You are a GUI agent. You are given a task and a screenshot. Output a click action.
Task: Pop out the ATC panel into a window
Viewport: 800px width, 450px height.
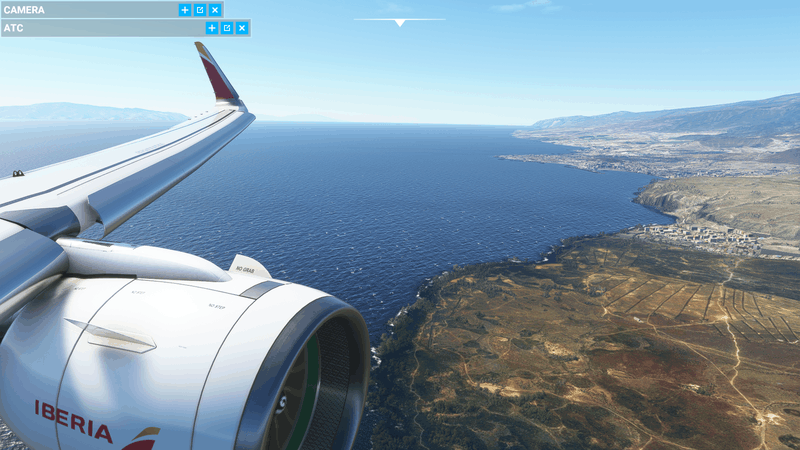[x=227, y=28]
